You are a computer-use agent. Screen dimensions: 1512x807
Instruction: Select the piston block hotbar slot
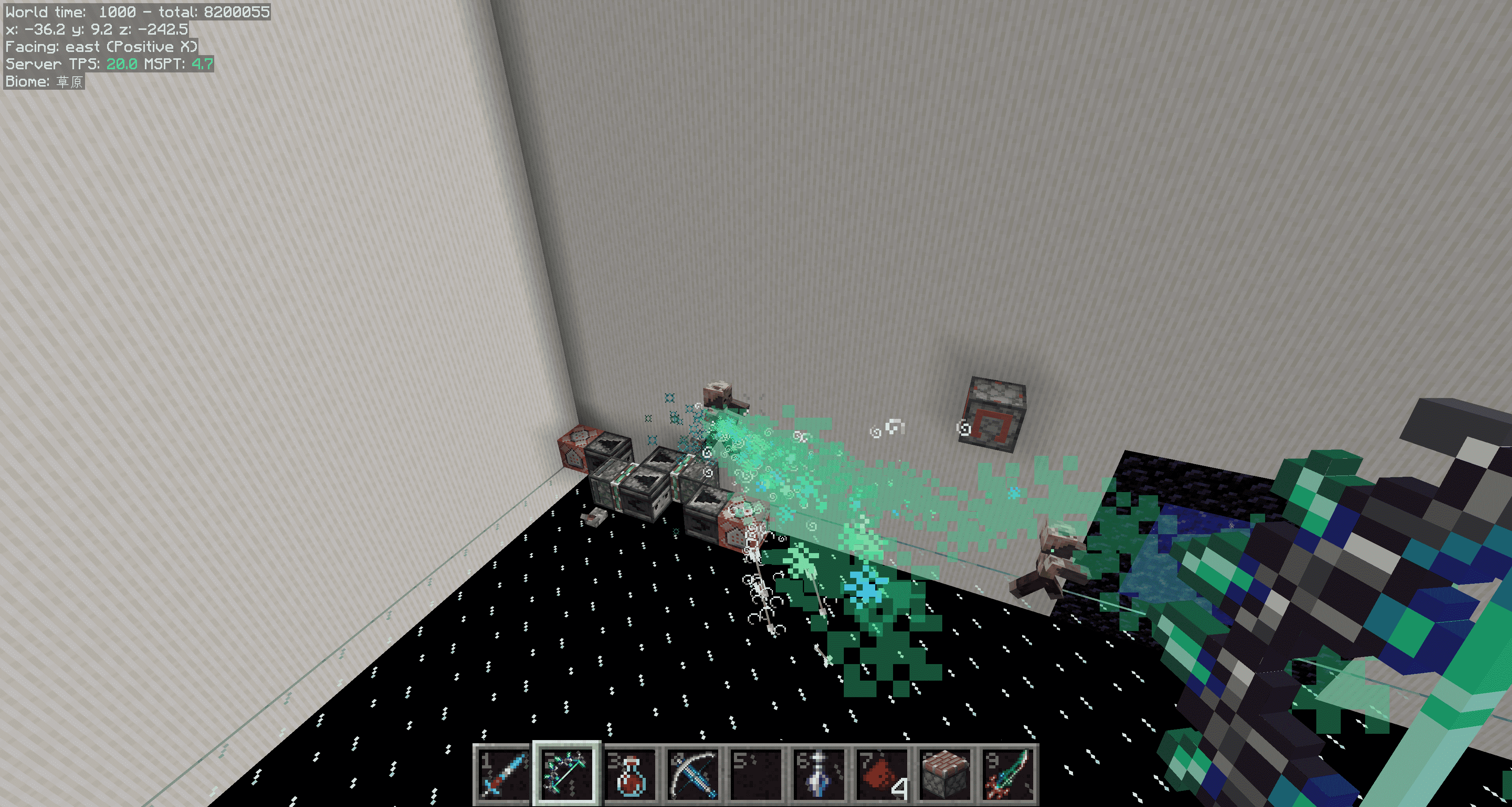(945, 775)
